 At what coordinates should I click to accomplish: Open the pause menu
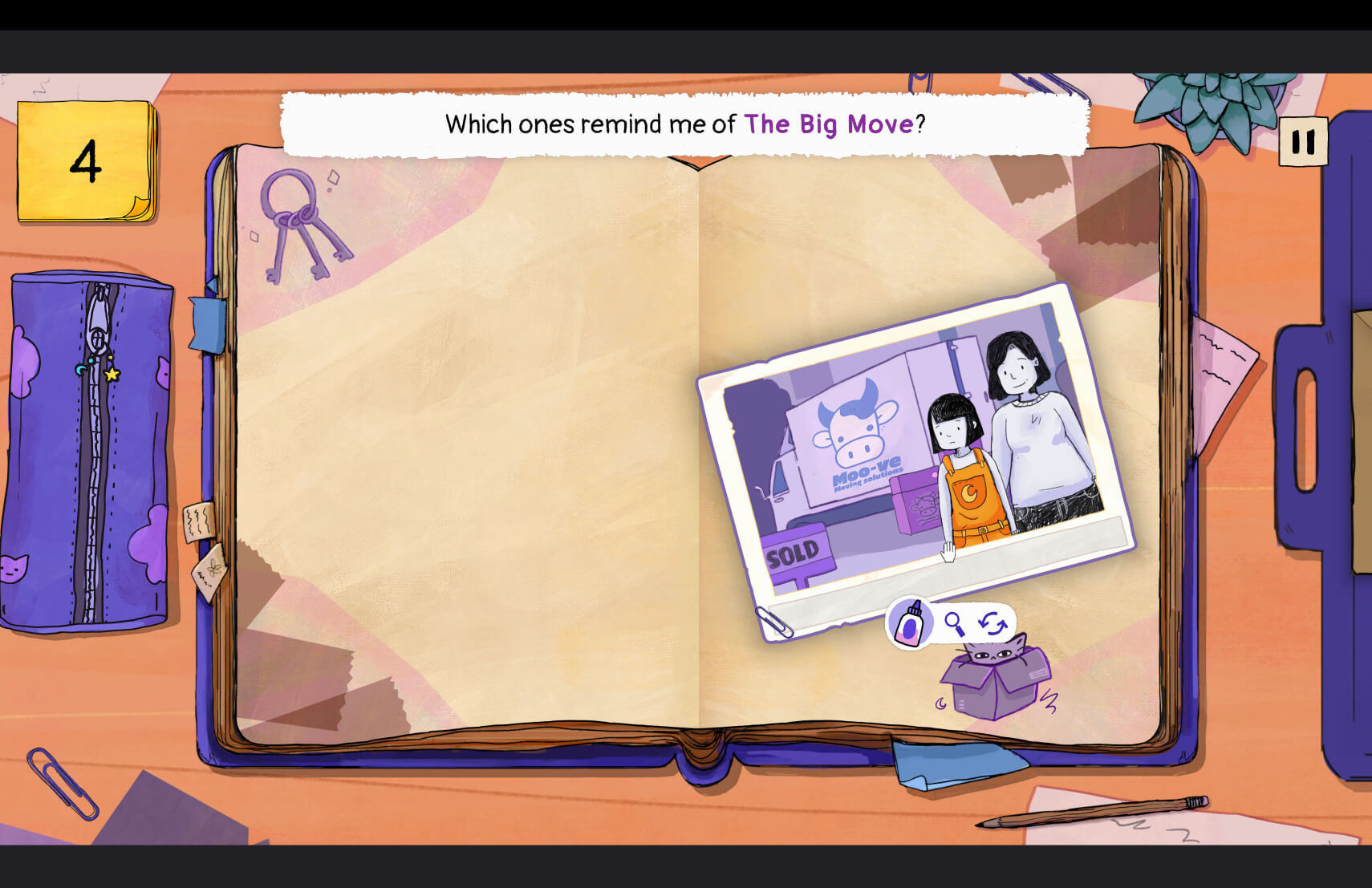pos(1304,141)
